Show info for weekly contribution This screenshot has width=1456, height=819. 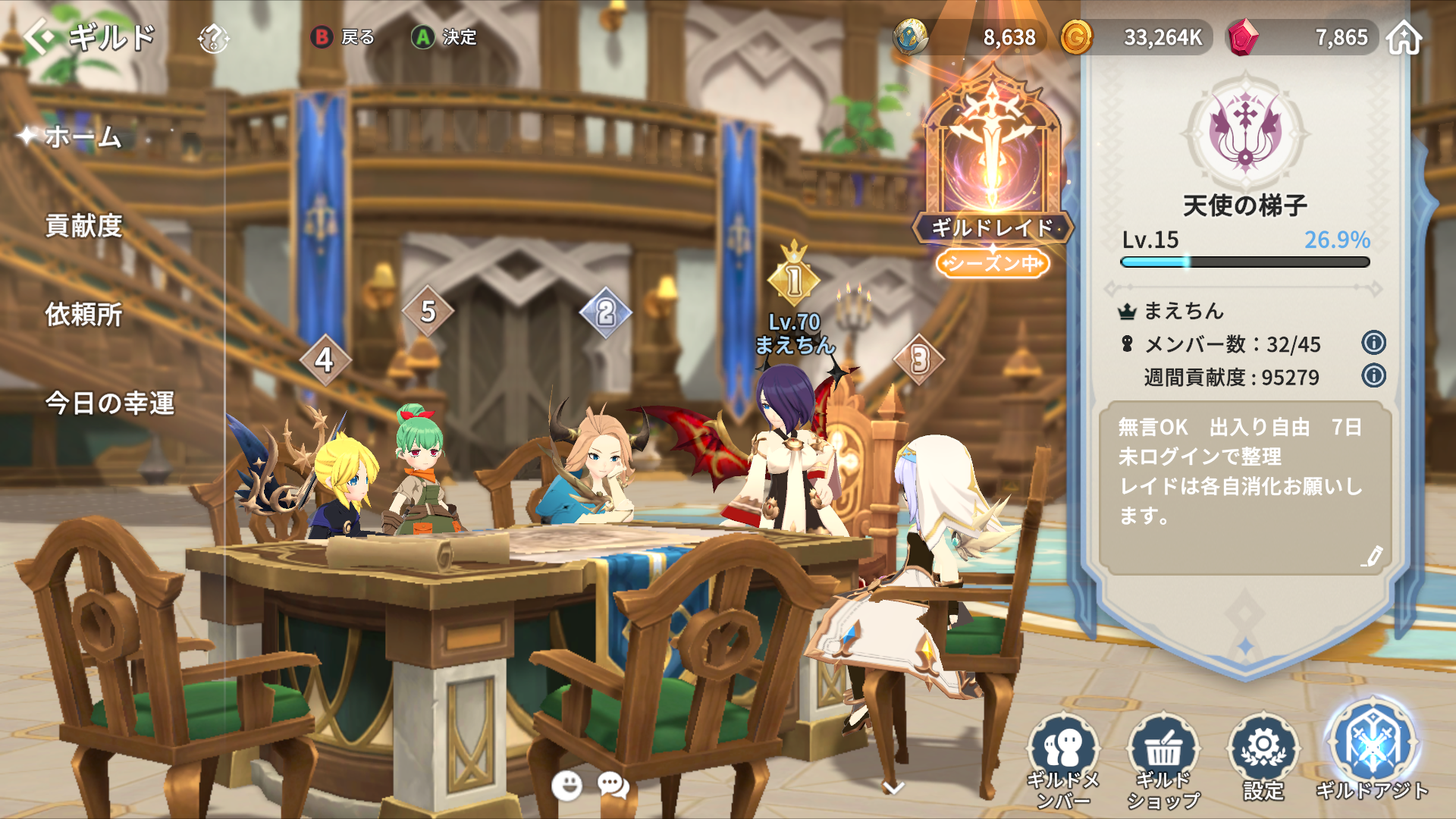1373,375
